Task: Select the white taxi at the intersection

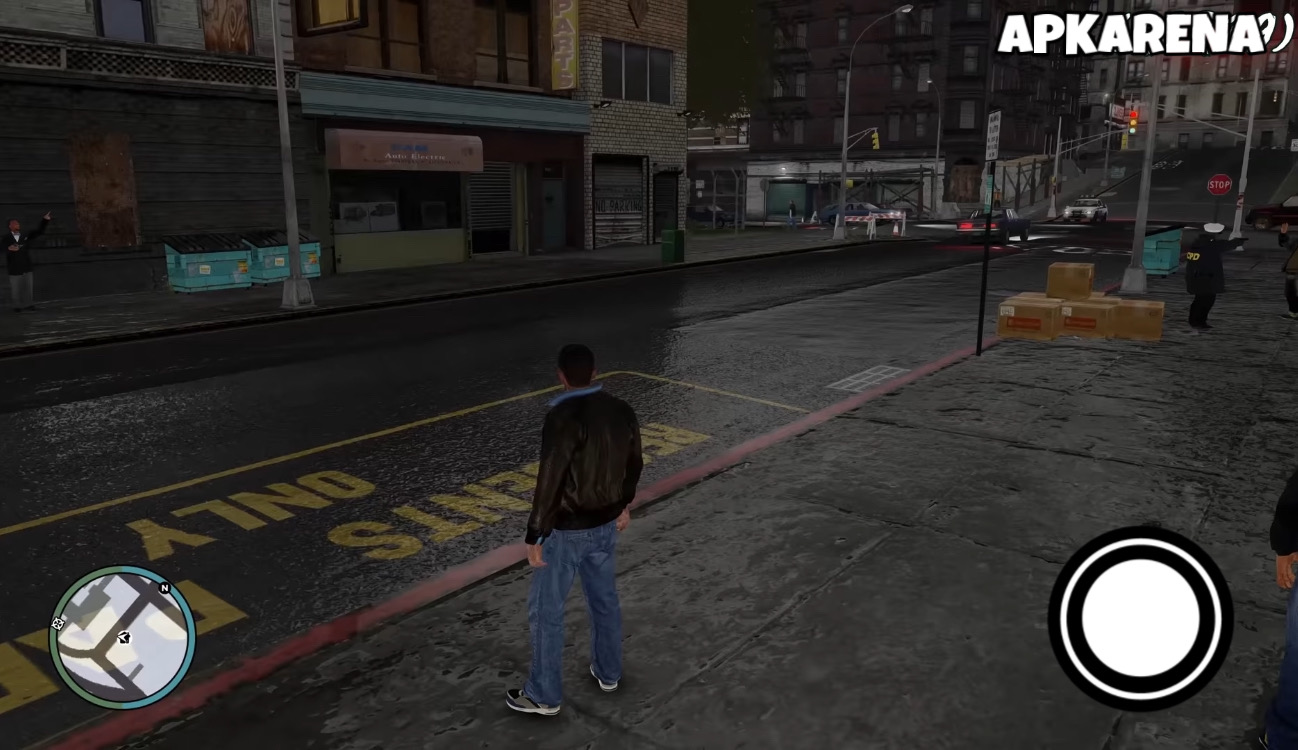Action: (x=1086, y=208)
